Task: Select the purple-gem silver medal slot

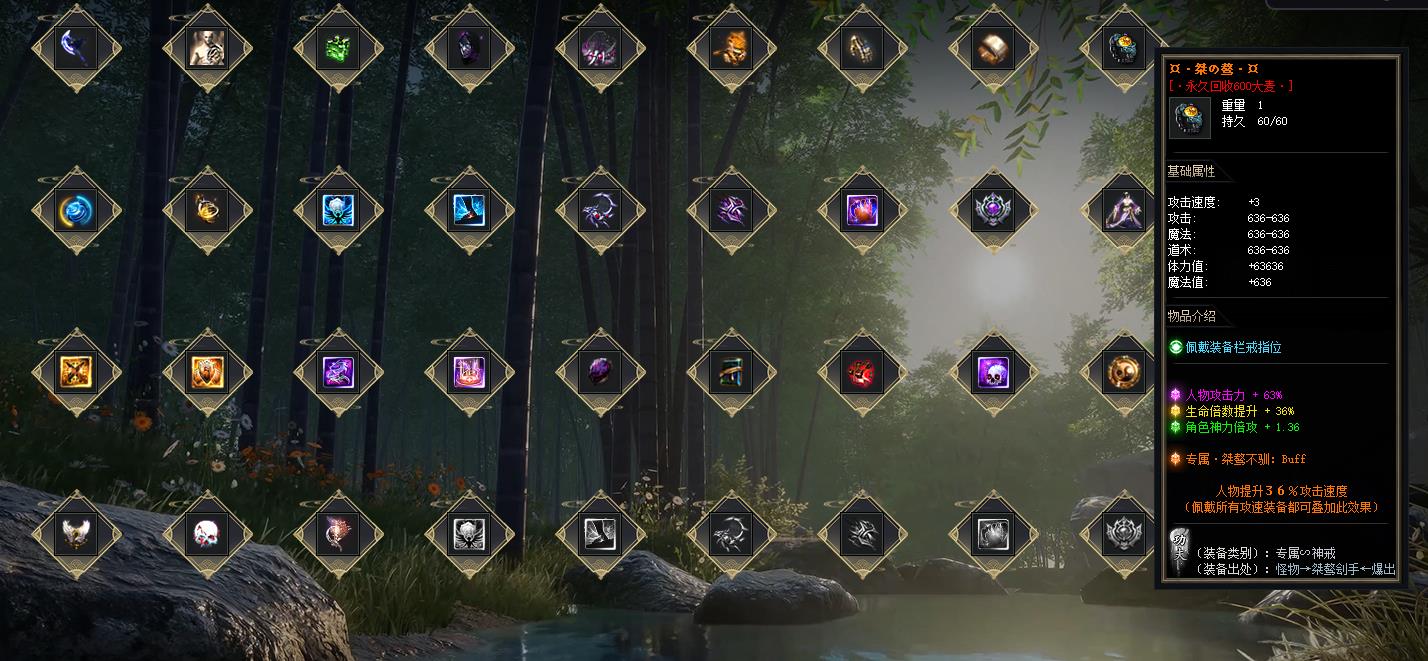Action: [x=993, y=210]
